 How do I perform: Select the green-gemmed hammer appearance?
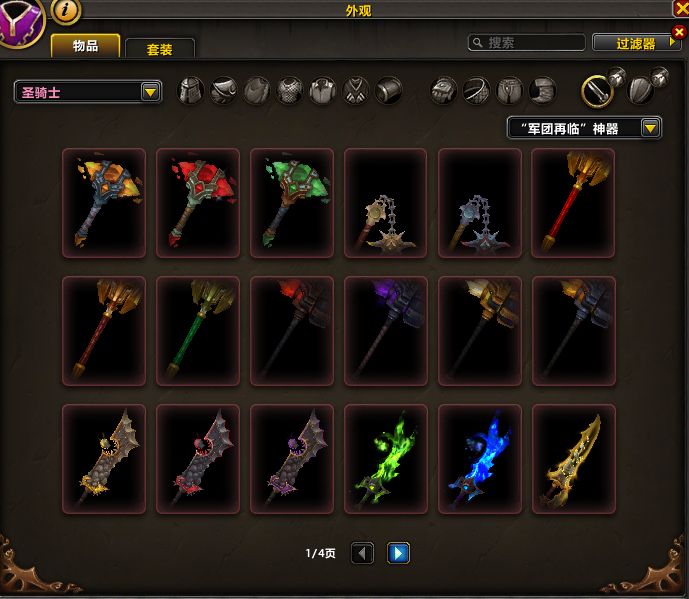292,203
